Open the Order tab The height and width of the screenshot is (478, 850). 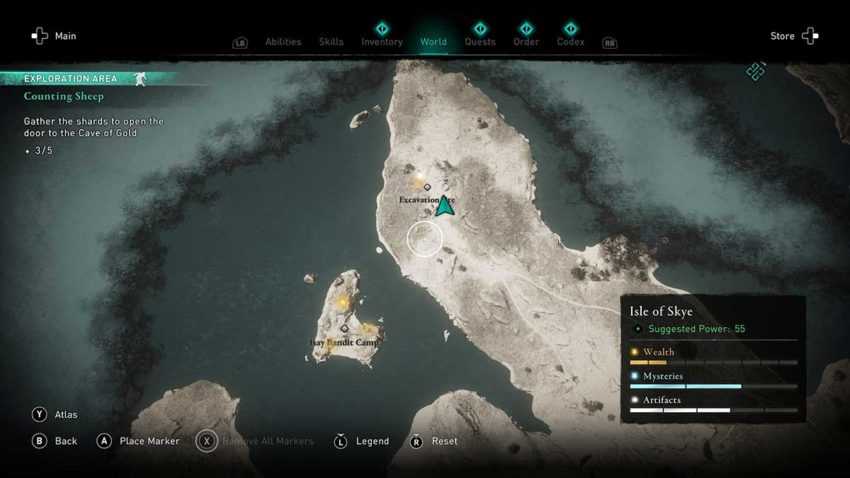click(526, 41)
